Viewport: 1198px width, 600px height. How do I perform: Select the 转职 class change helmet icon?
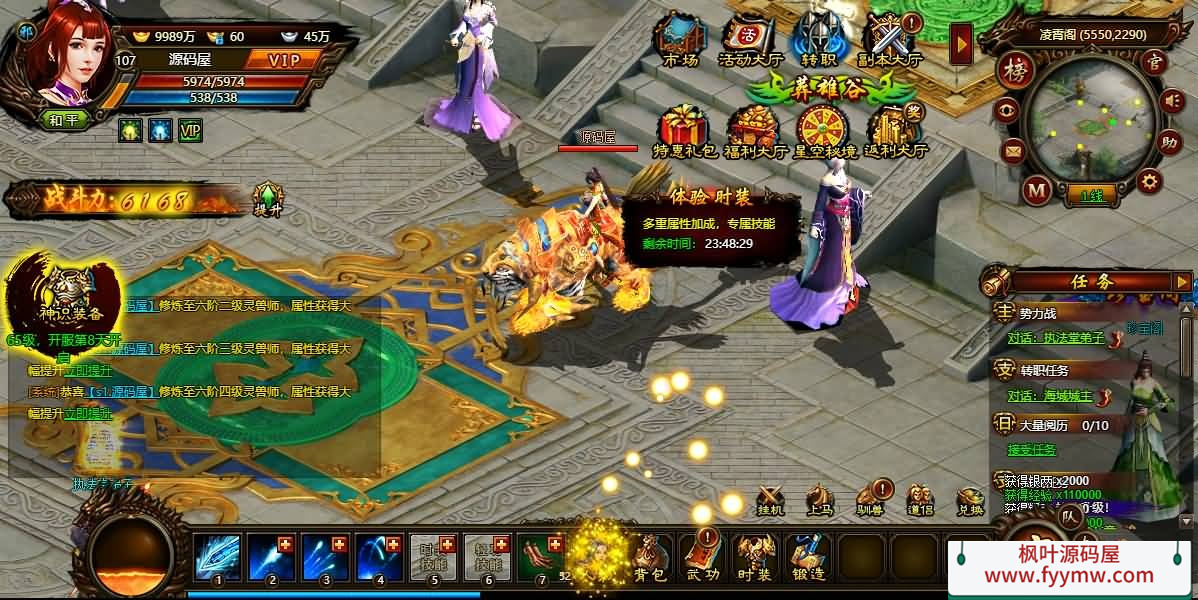(x=813, y=38)
